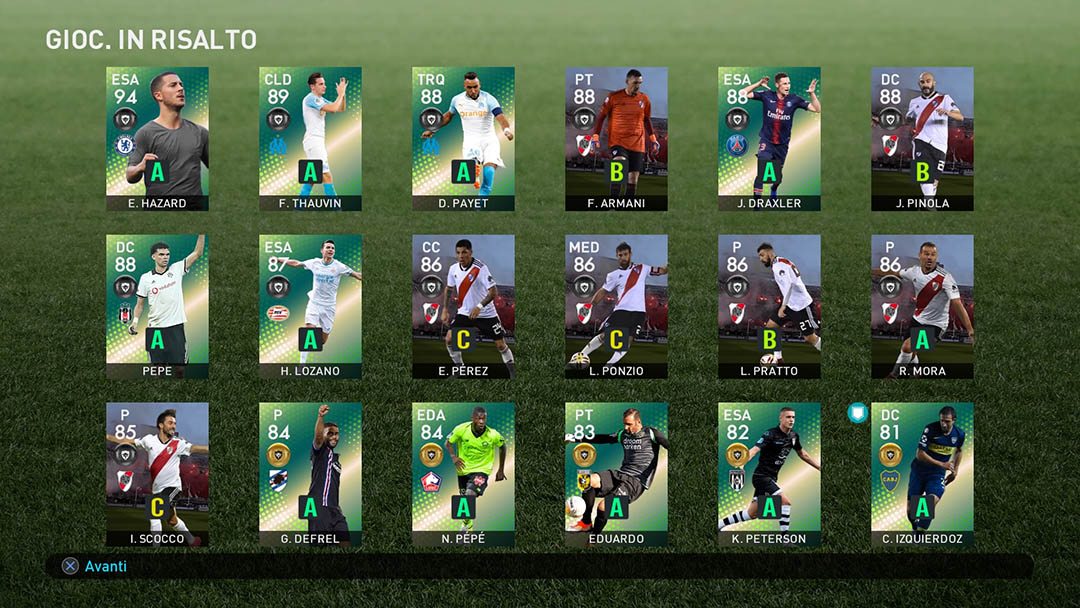This screenshot has height=608, width=1080.
Task: Pick the D. Payet featured card
Action: (463, 138)
